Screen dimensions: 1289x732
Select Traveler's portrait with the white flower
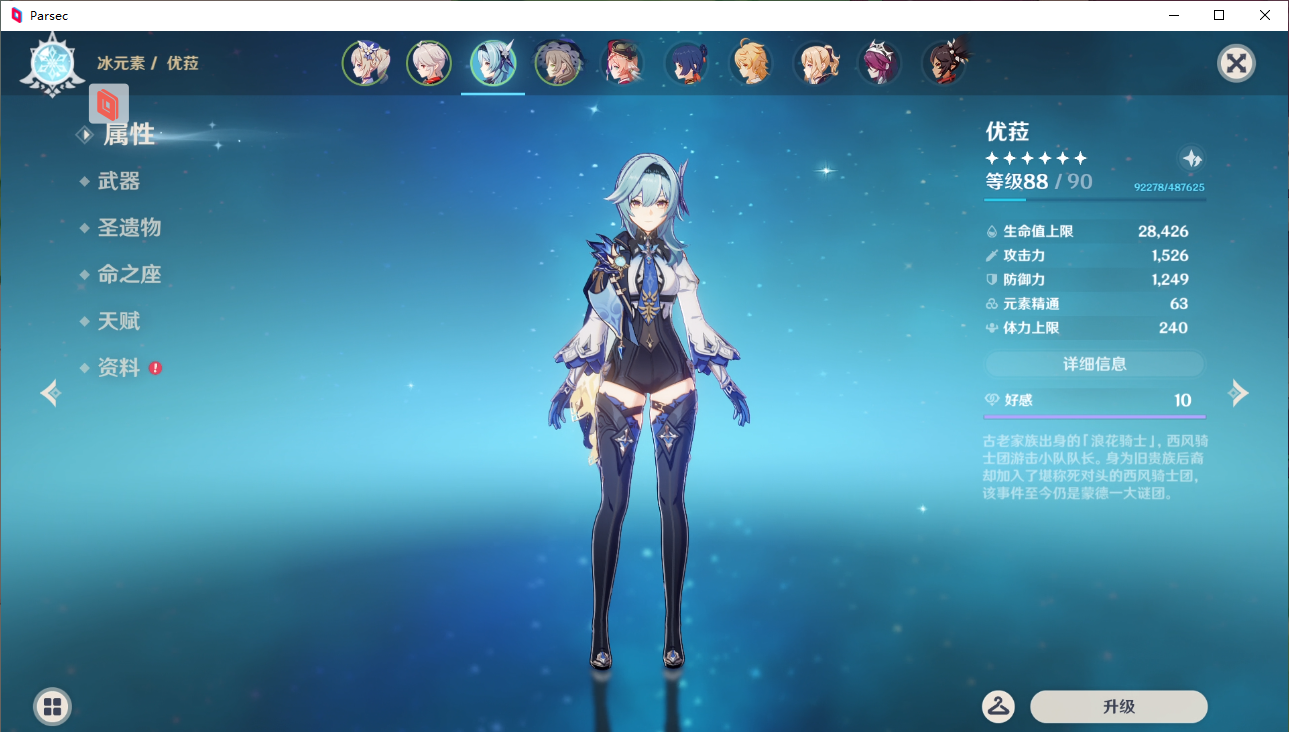pos(365,64)
